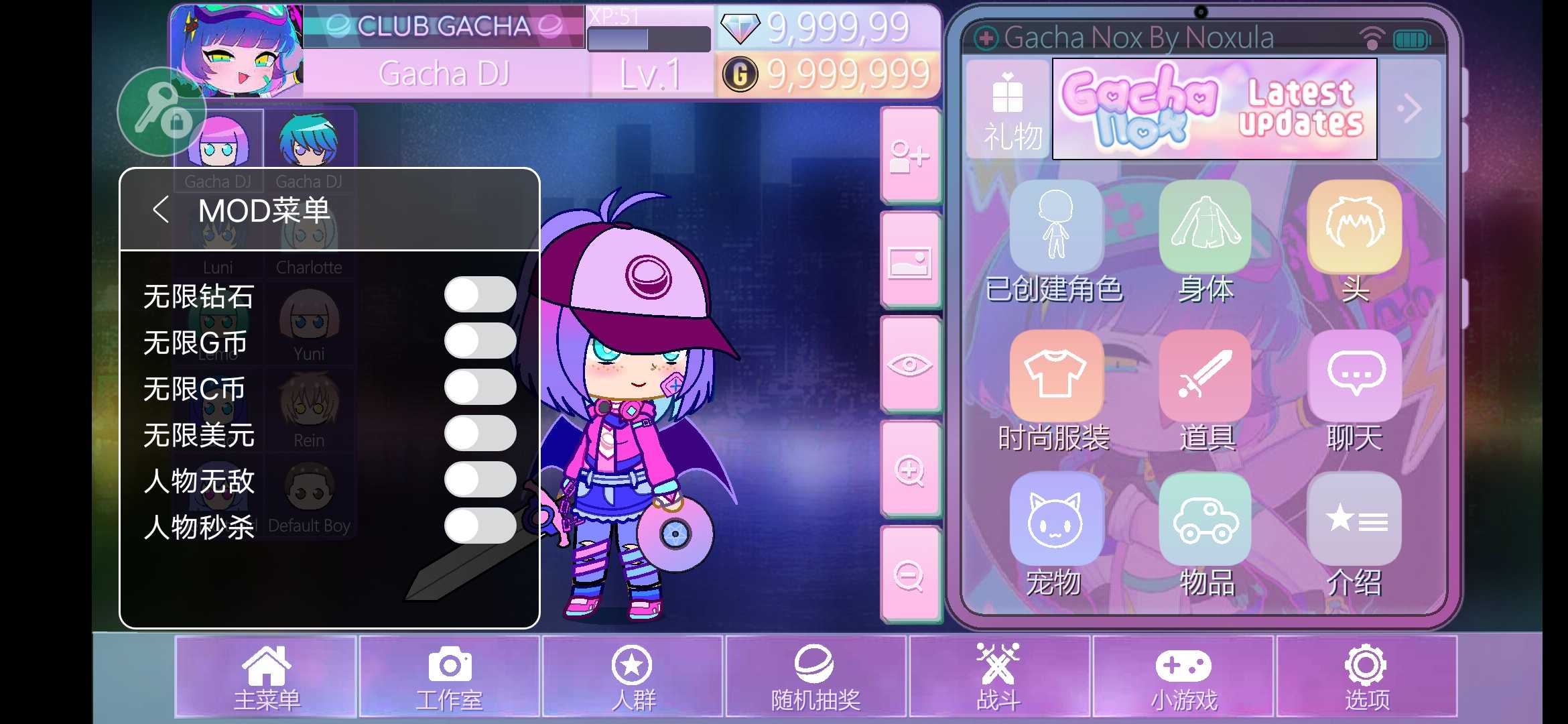The image size is (1568, 724).
Task: Turn on the 无限G币 switch
Action: pos(480,341)
